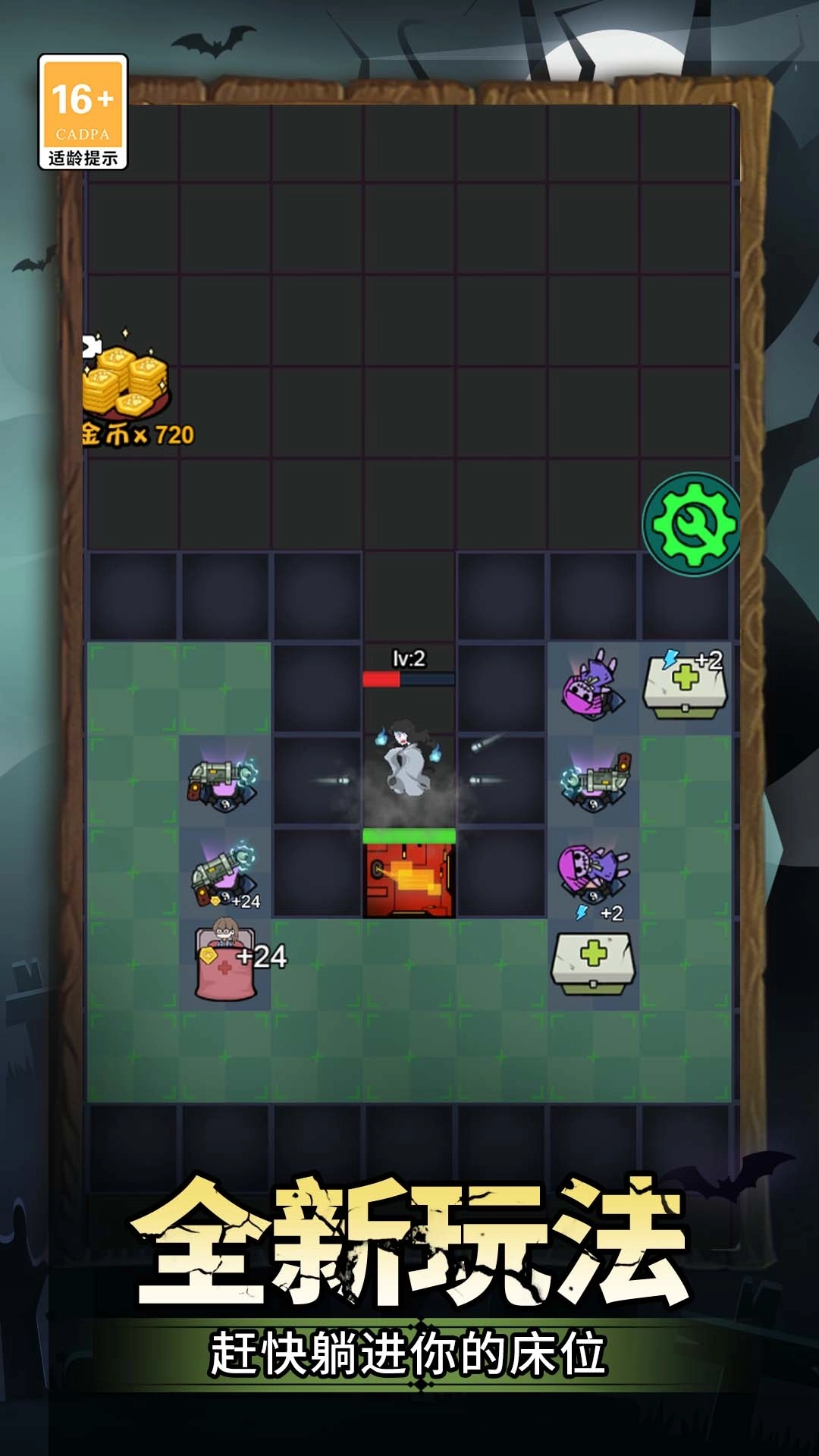The image size is (819, 1456).
Task: Select the bed with the sleeping character
Action: coord(224,962)
